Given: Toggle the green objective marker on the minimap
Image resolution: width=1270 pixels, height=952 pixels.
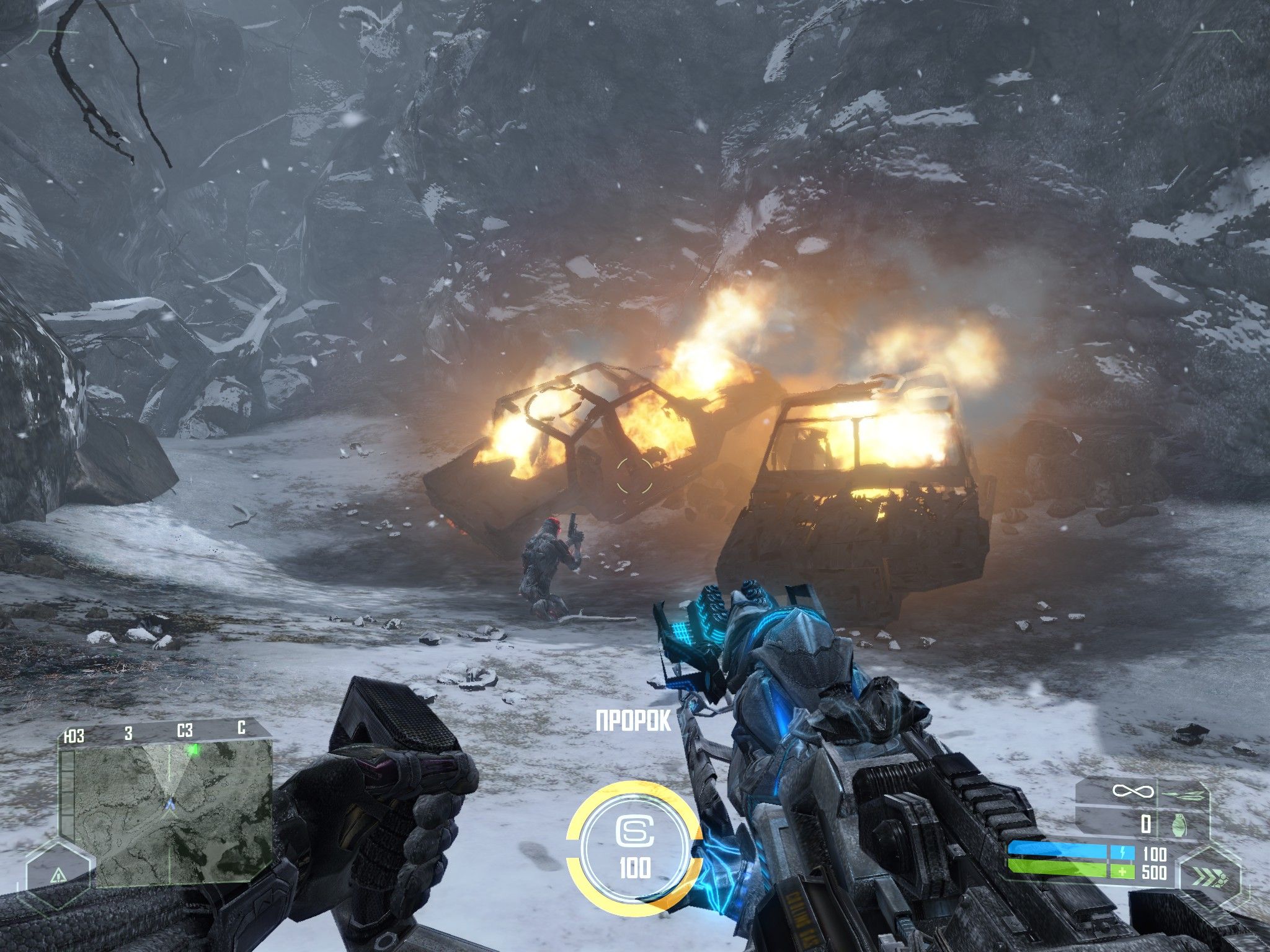Looking at the screenshot, I should pos(194,750).
